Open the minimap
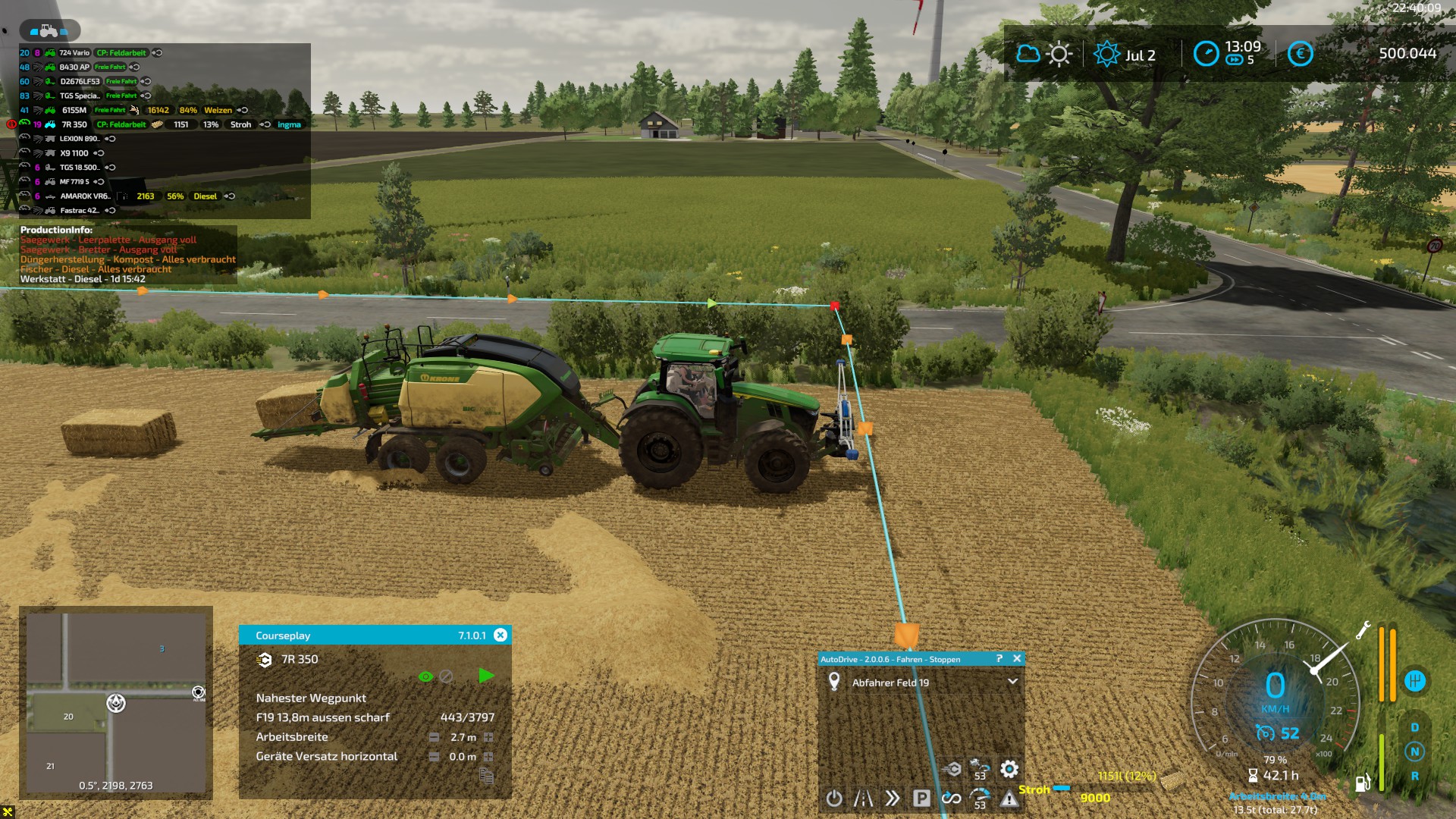1456x819 pixels. click(x=116, y=701)
